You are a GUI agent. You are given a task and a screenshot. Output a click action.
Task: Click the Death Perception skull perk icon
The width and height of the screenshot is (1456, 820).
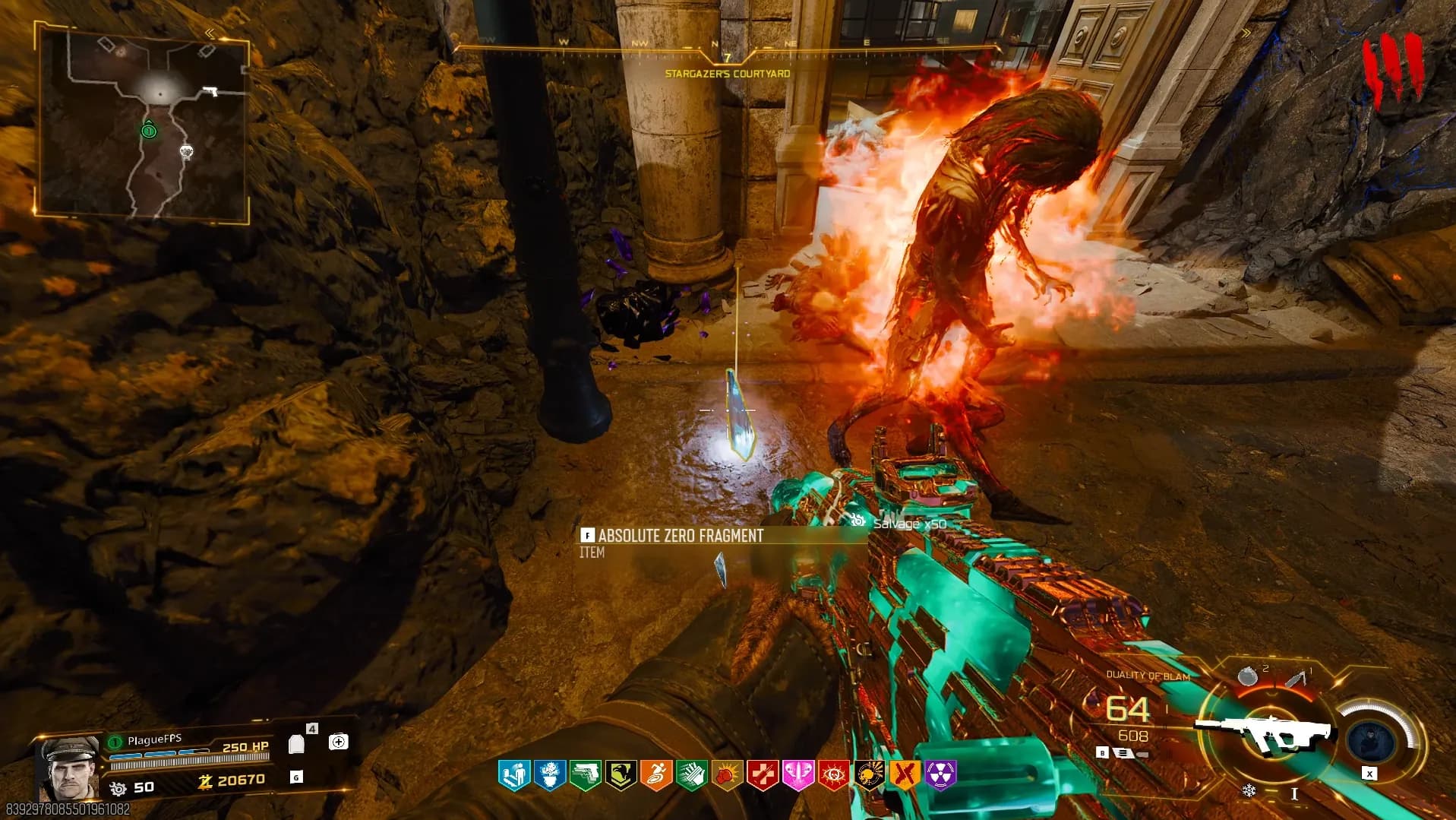[x=870, y=775]
